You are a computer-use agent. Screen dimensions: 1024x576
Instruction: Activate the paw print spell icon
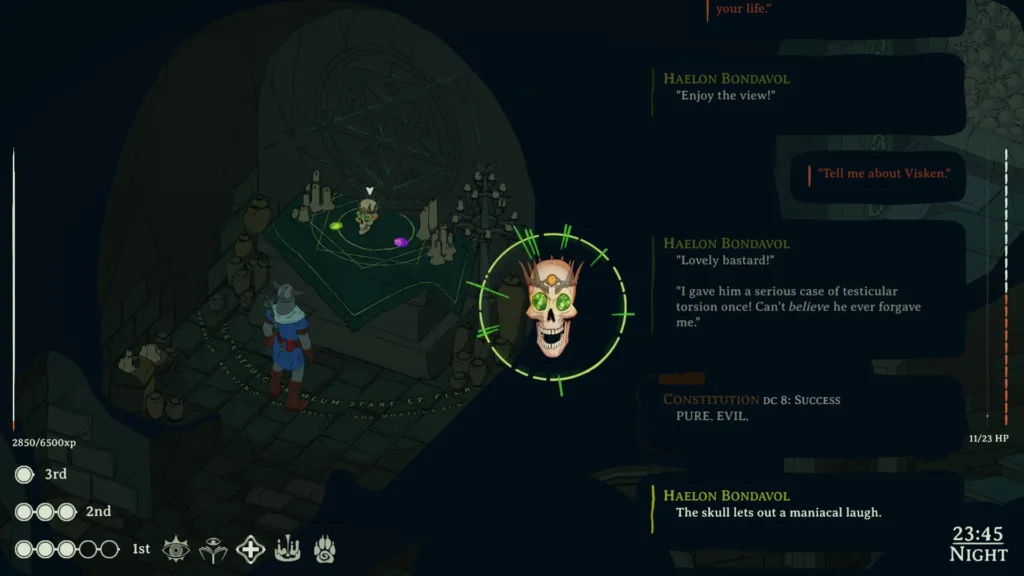point(325,548)
